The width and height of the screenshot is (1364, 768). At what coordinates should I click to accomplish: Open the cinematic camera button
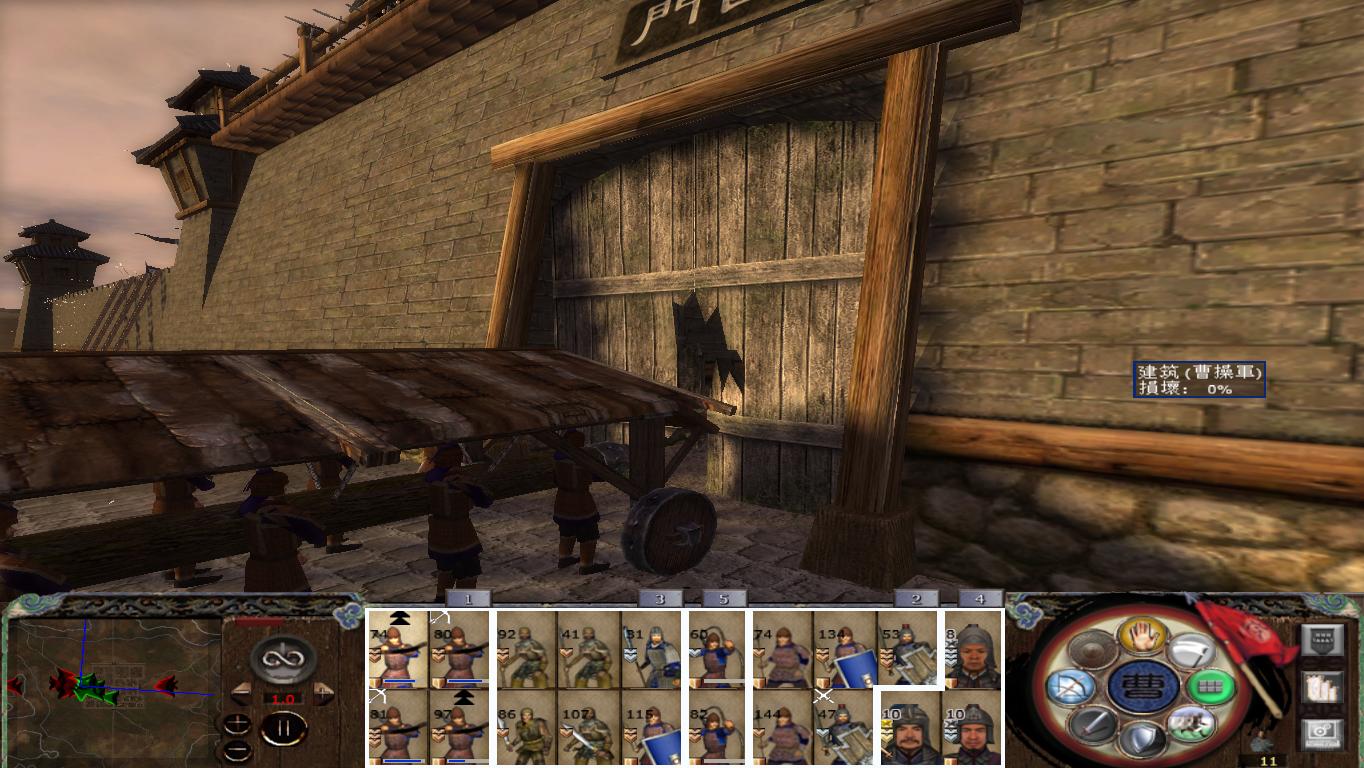(1320, 732)
